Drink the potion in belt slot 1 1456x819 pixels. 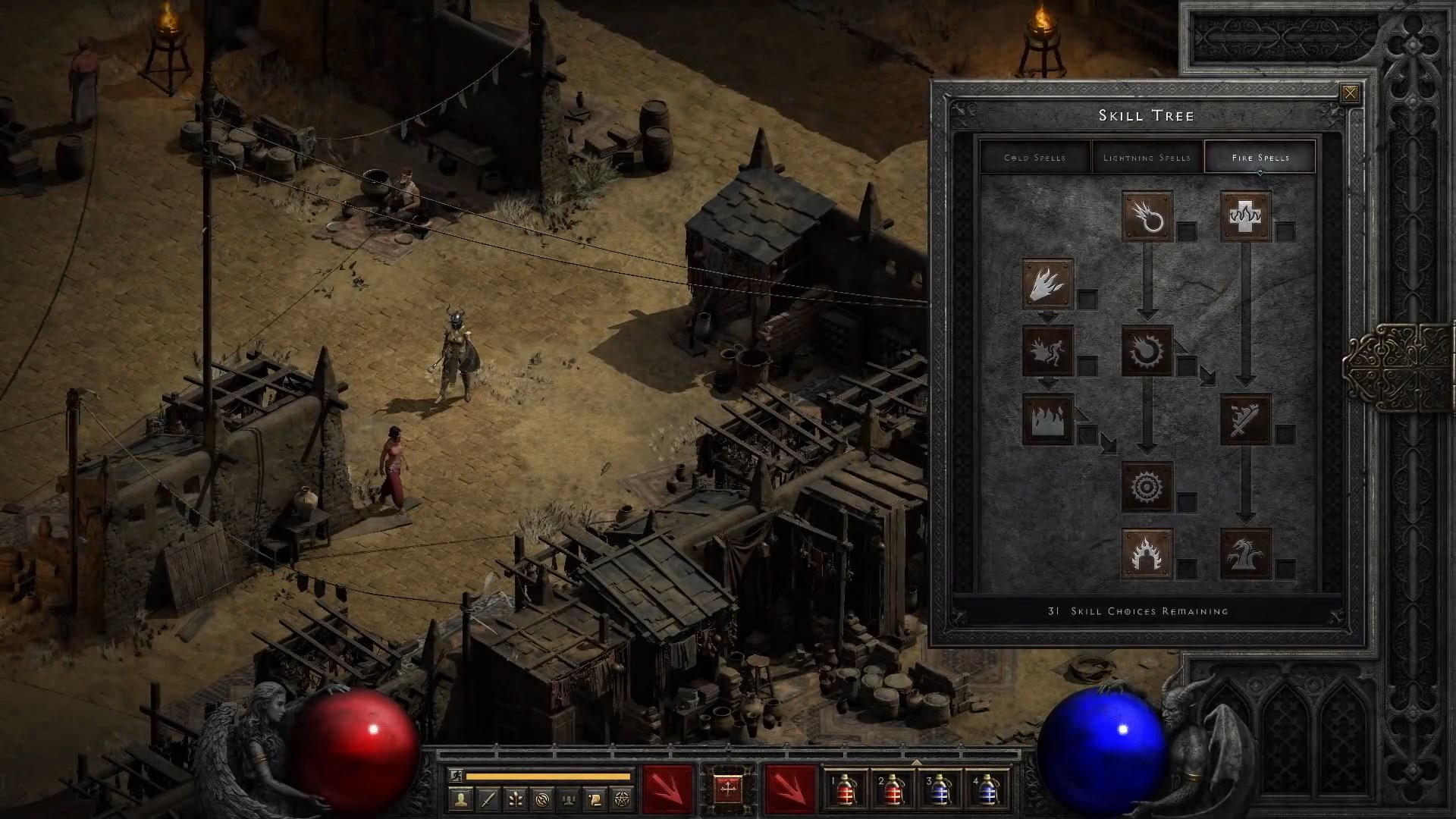coord(846,791)
